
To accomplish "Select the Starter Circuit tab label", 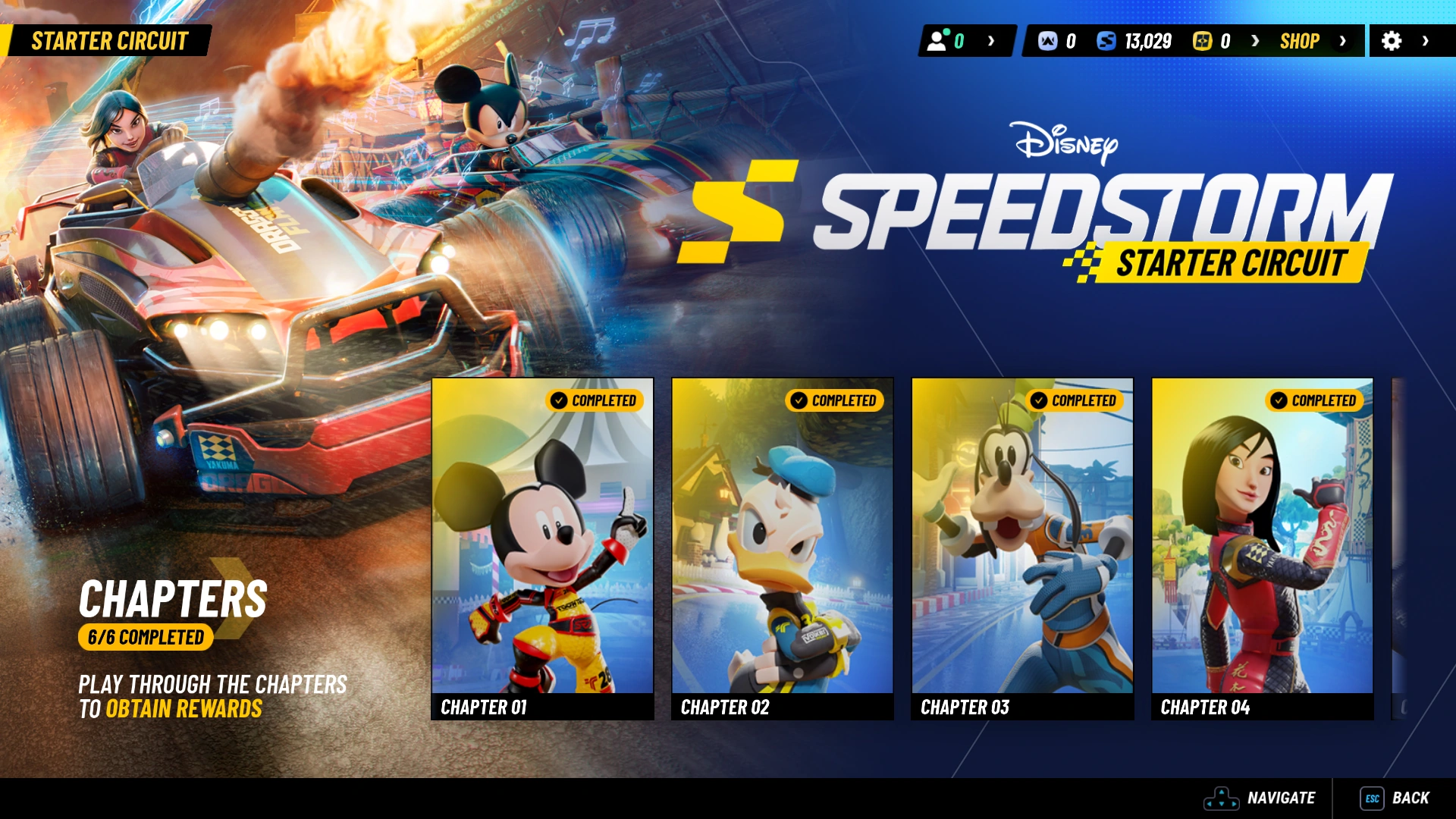I will coord(111,40).
